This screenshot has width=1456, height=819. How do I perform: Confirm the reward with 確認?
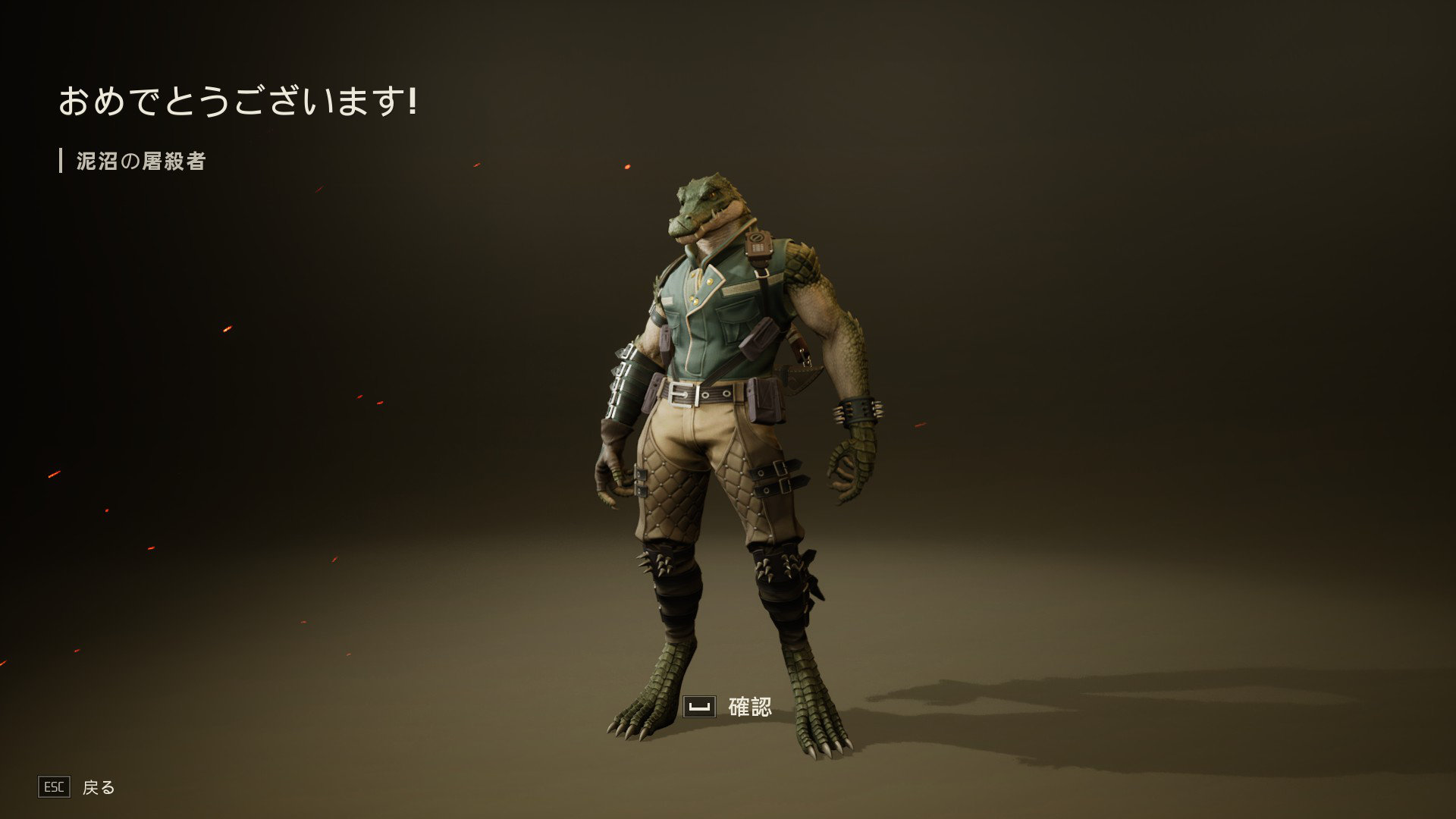729,707
